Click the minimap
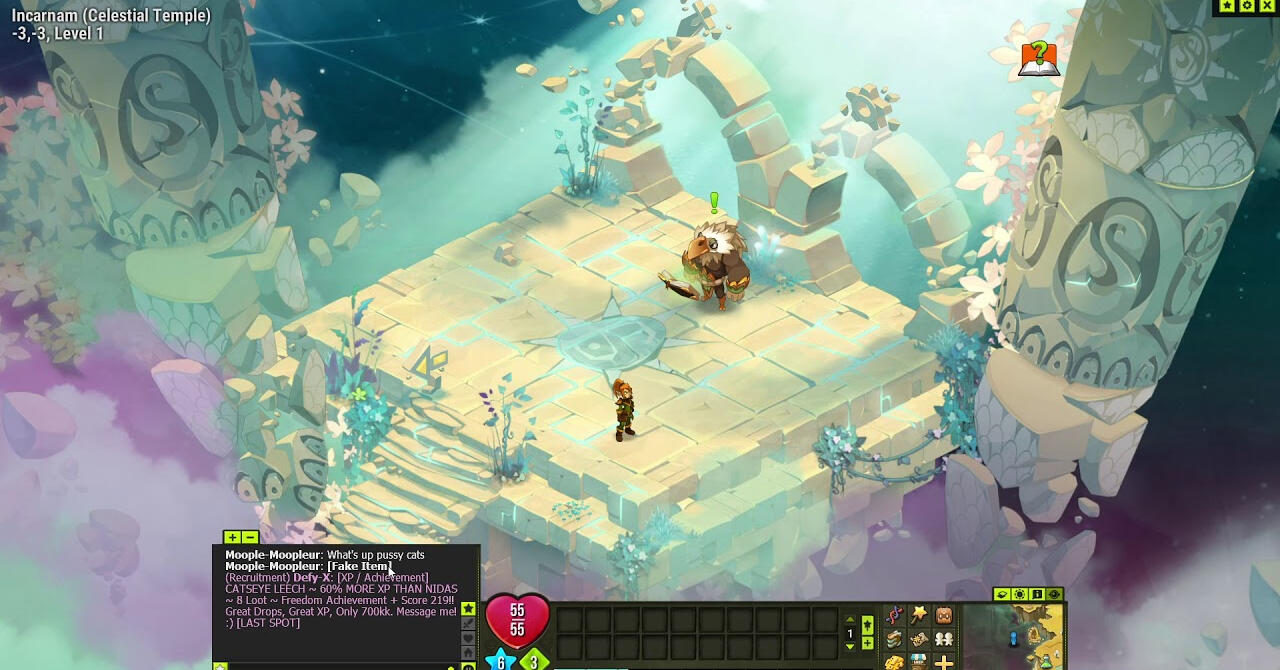The image size is (1280, 670). coord(1012,635)
